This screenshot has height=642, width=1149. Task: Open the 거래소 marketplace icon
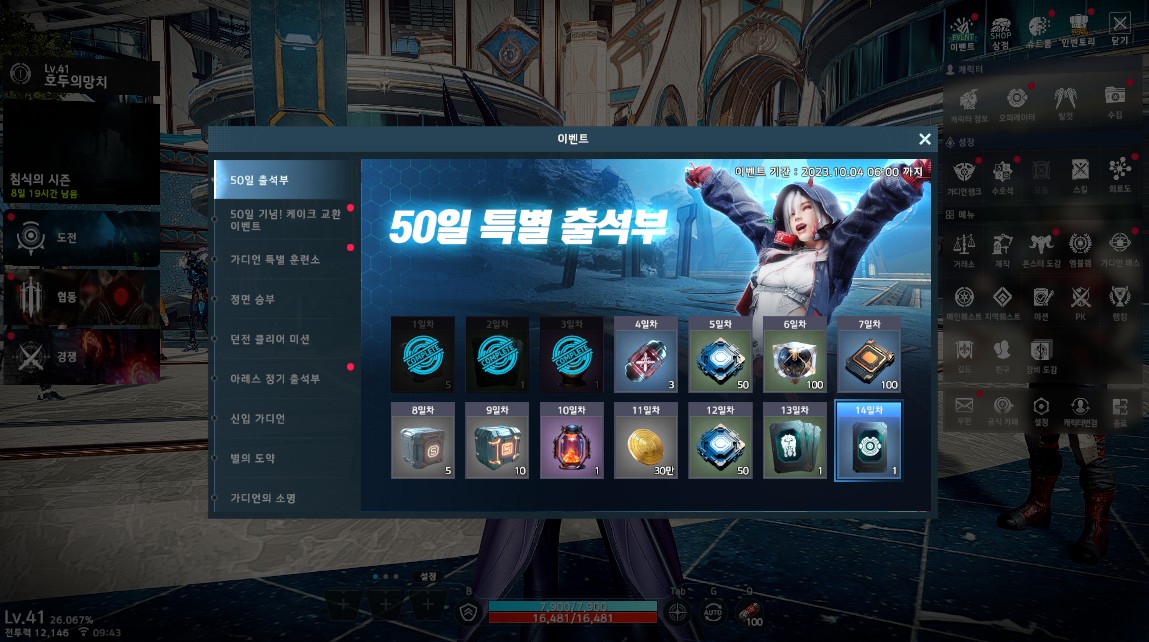(x=965, y=250)
